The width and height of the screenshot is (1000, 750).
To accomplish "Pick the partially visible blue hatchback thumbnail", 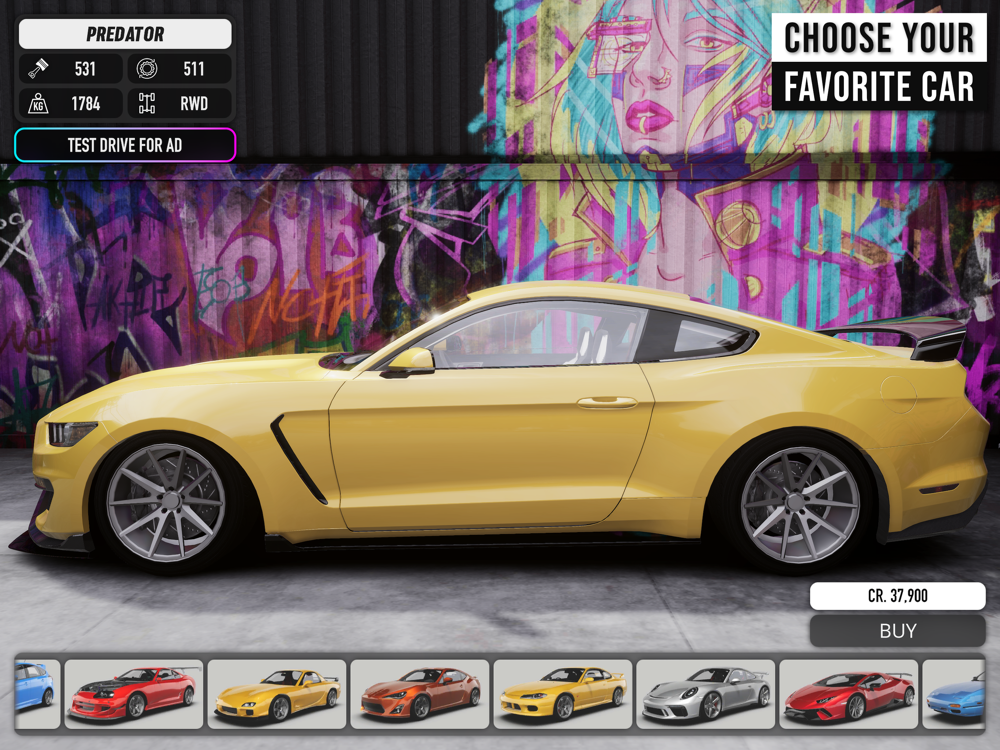I will [x=36, y=693].
